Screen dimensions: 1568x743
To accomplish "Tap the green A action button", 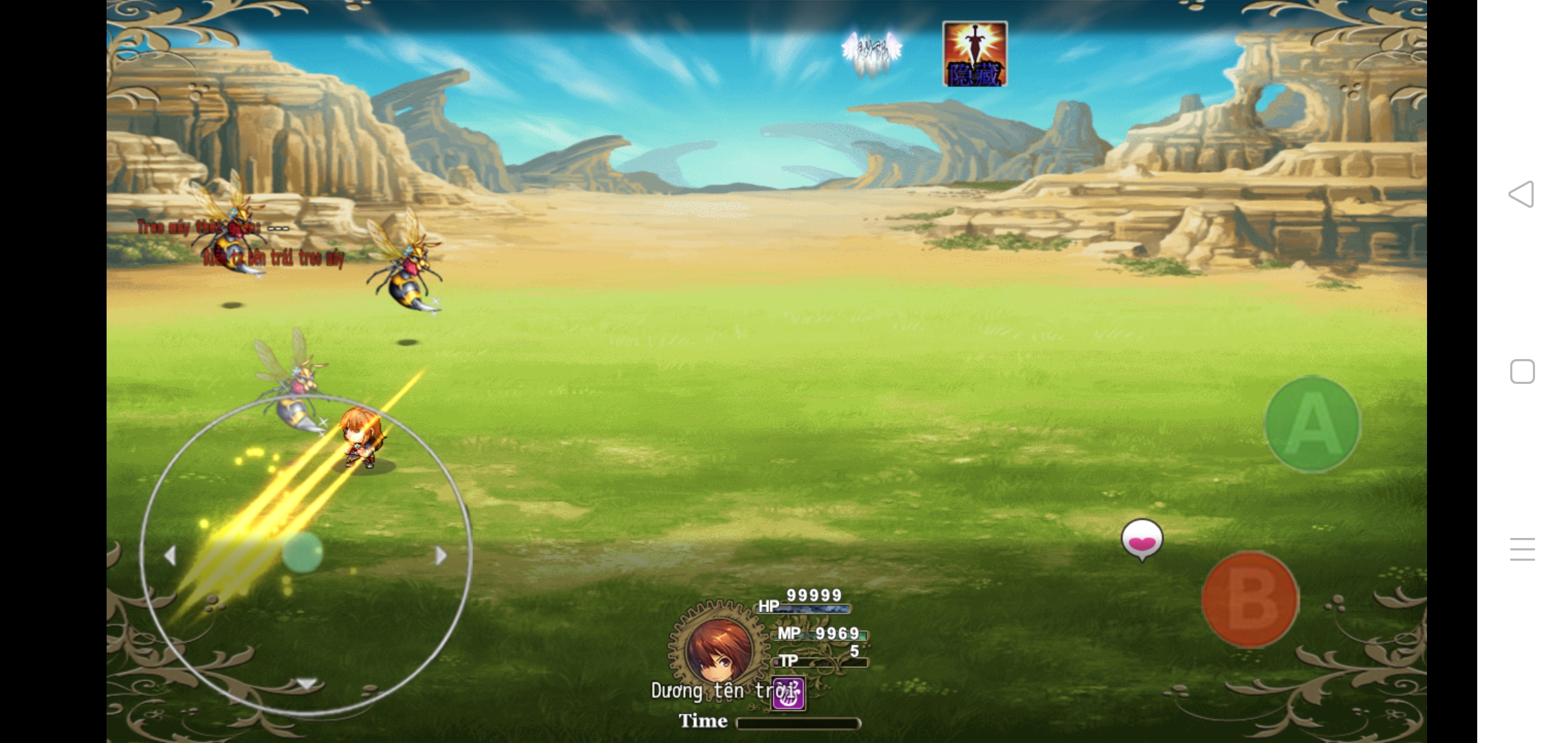I will (1312, 424).
